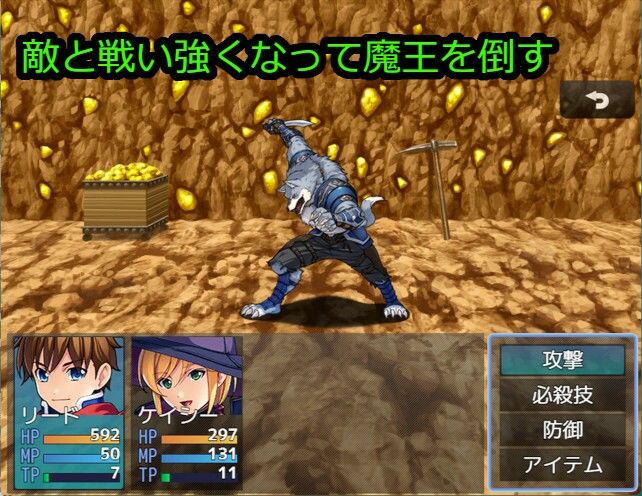Choose the 必殺技 special move command

click(563, 394)
